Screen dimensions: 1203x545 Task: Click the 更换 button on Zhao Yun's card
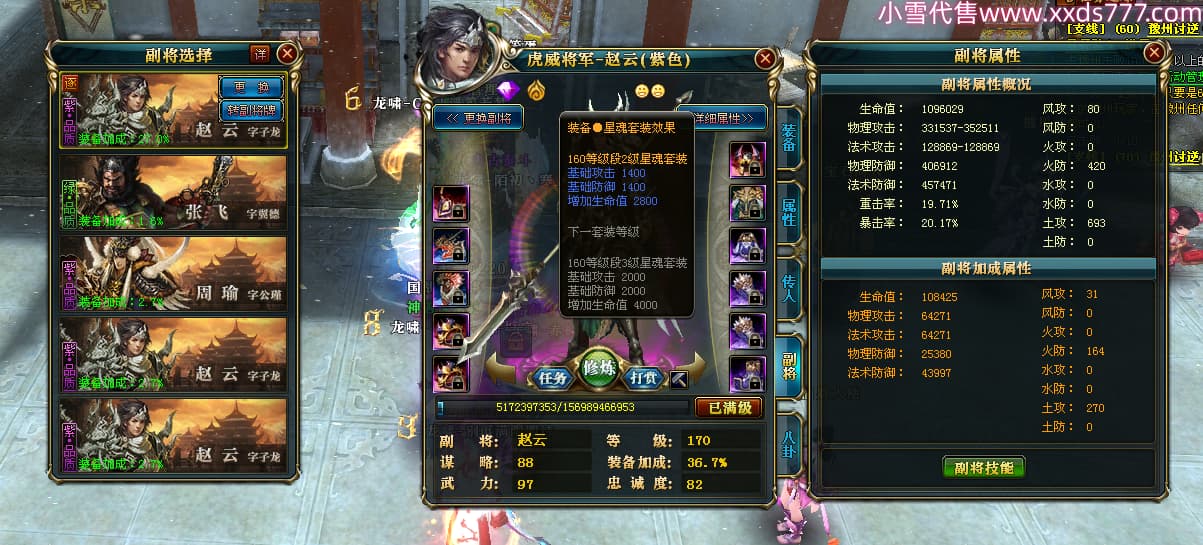[251, 87]
